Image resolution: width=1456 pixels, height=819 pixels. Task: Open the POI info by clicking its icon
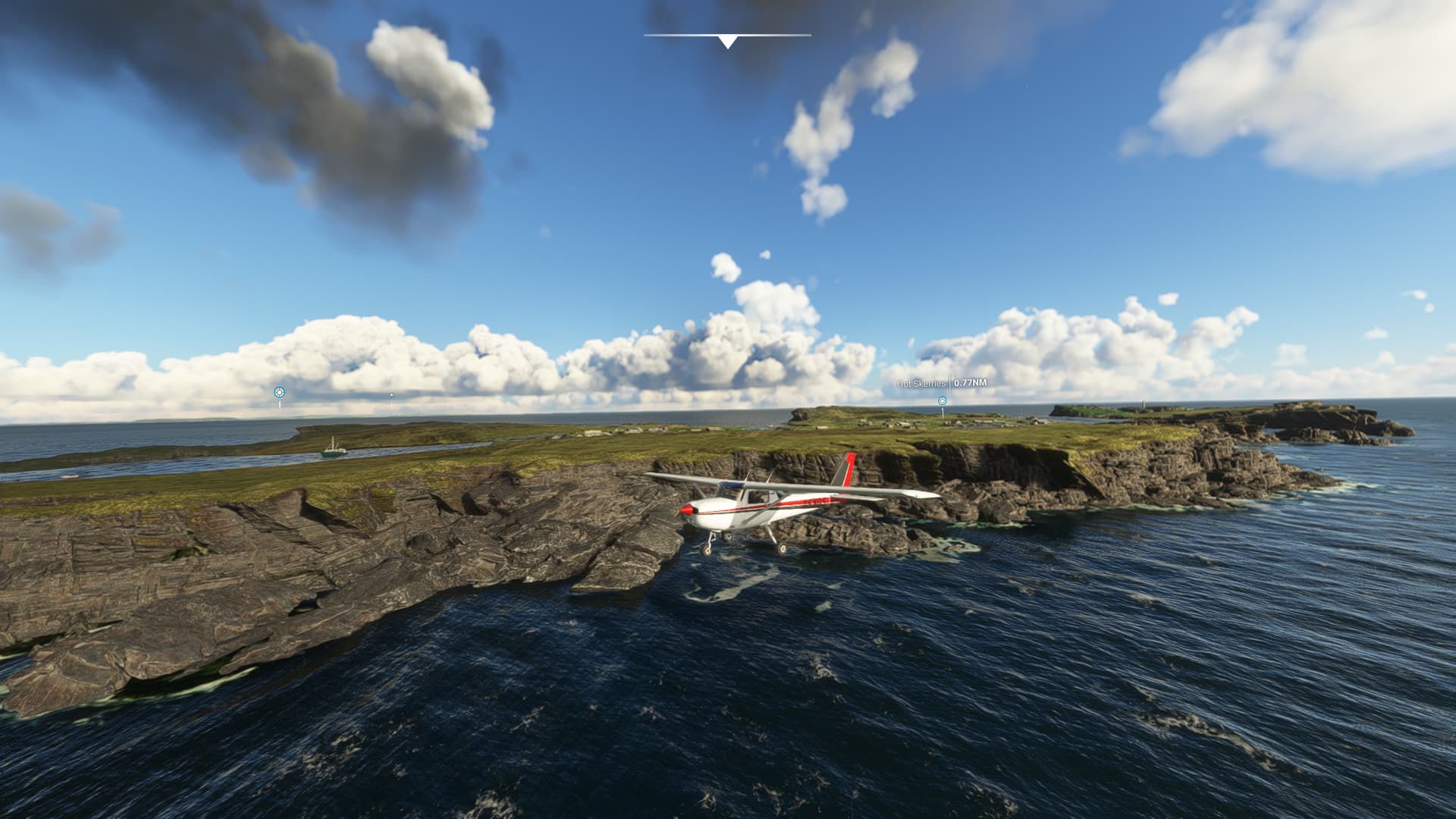(x=943, y=402)
